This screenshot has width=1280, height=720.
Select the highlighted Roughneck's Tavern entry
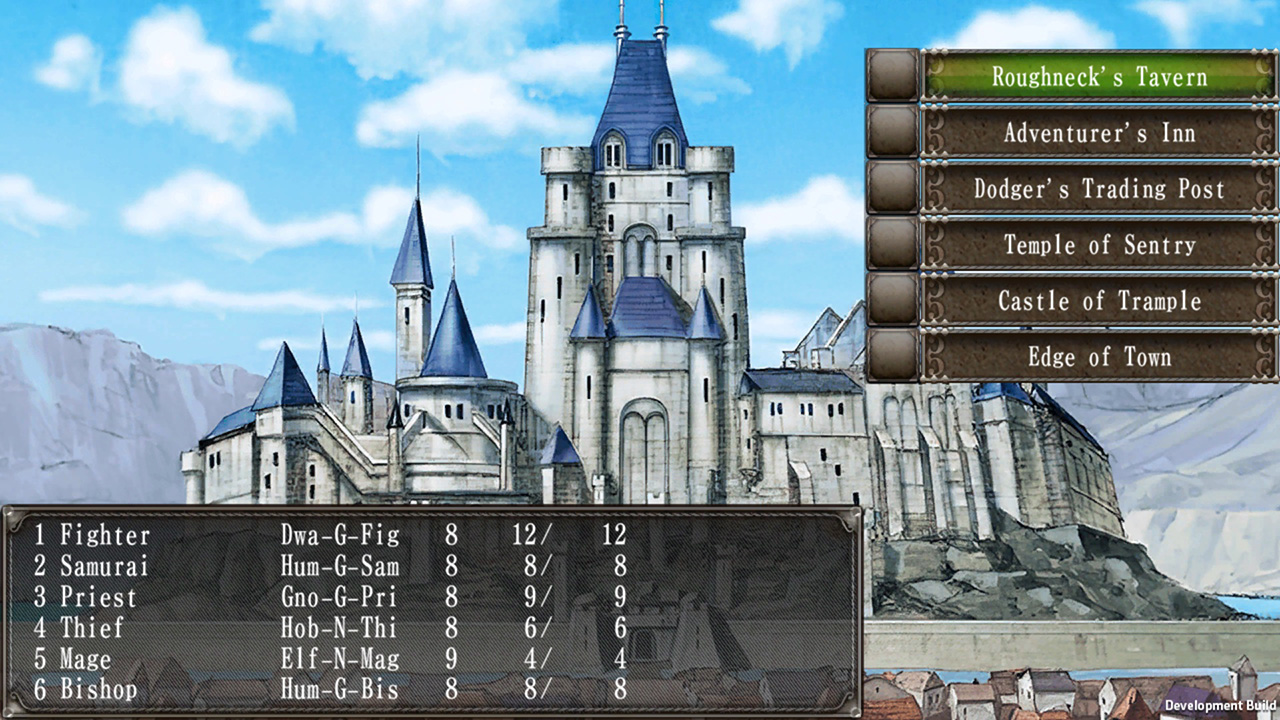coord(1100,77)
